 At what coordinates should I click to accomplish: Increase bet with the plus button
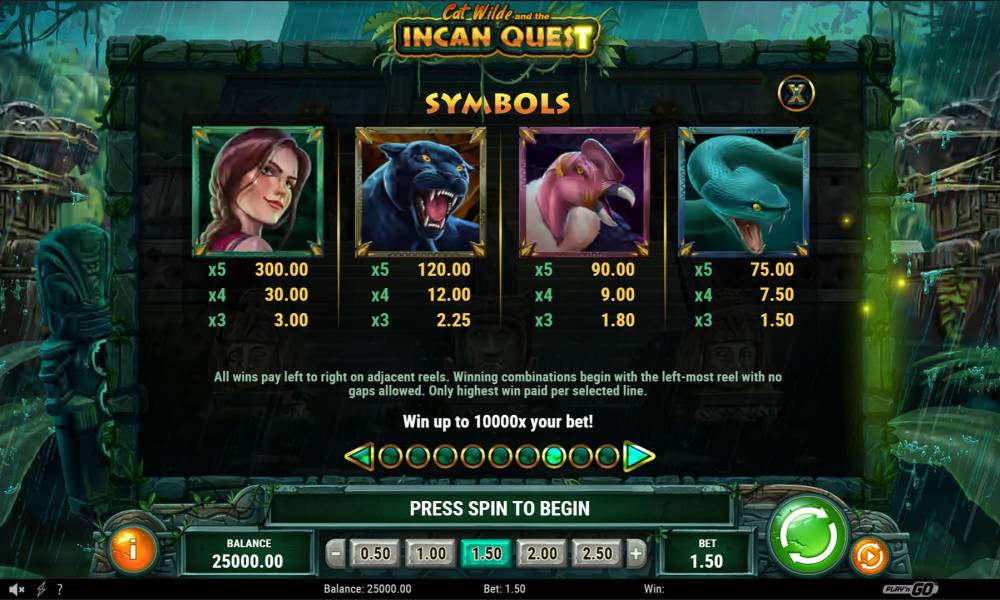636,553
